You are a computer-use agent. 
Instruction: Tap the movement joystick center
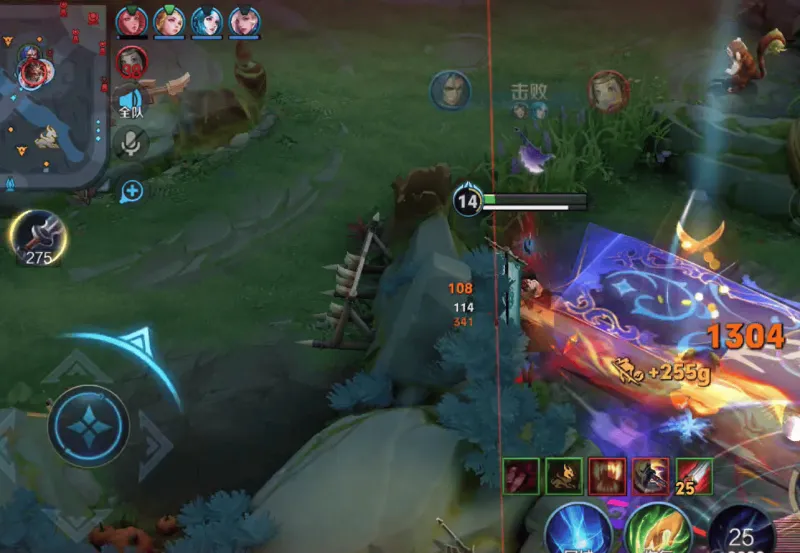(x=88, y=426)
